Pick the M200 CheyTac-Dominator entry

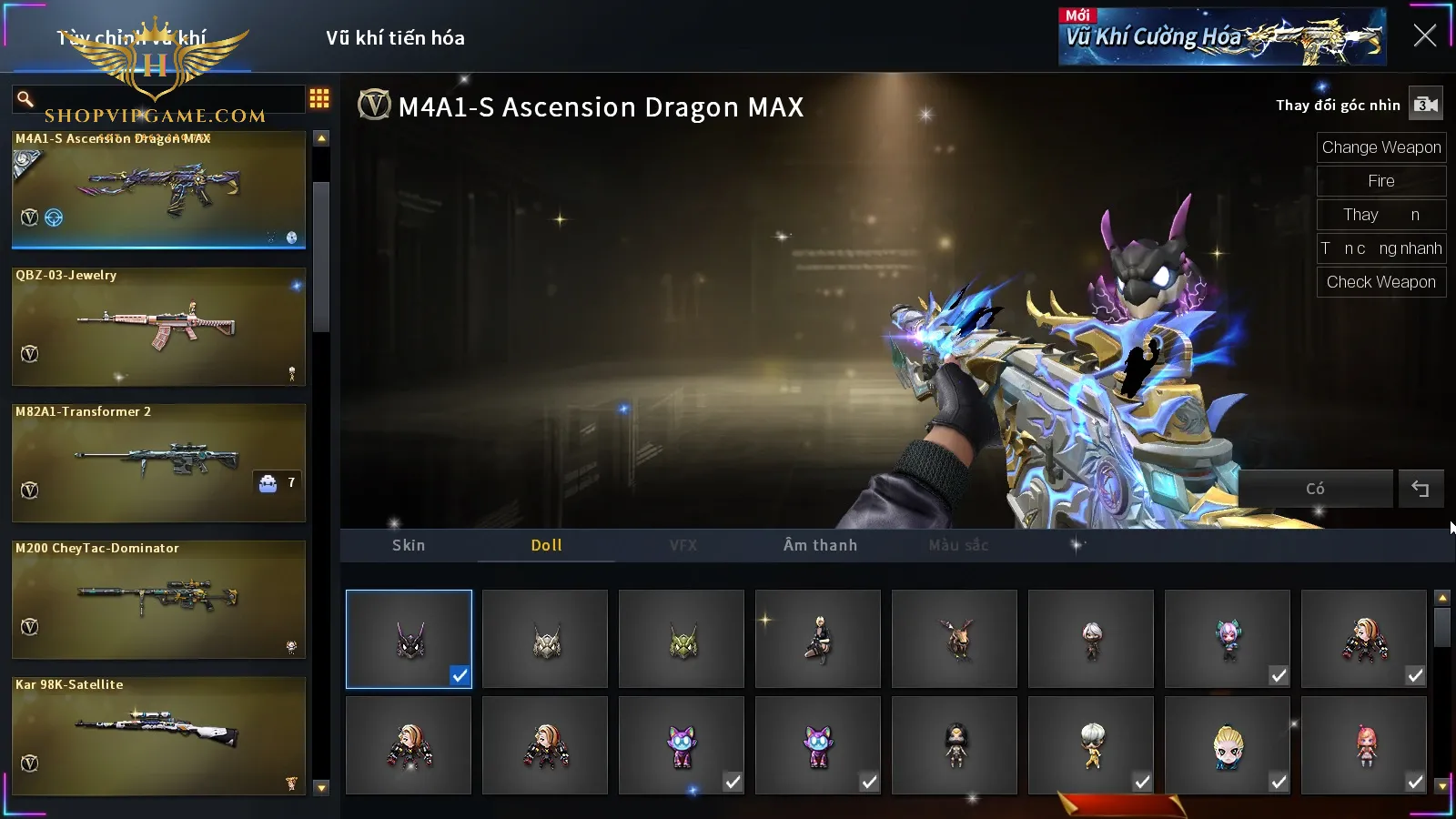[x=158, y=599]
